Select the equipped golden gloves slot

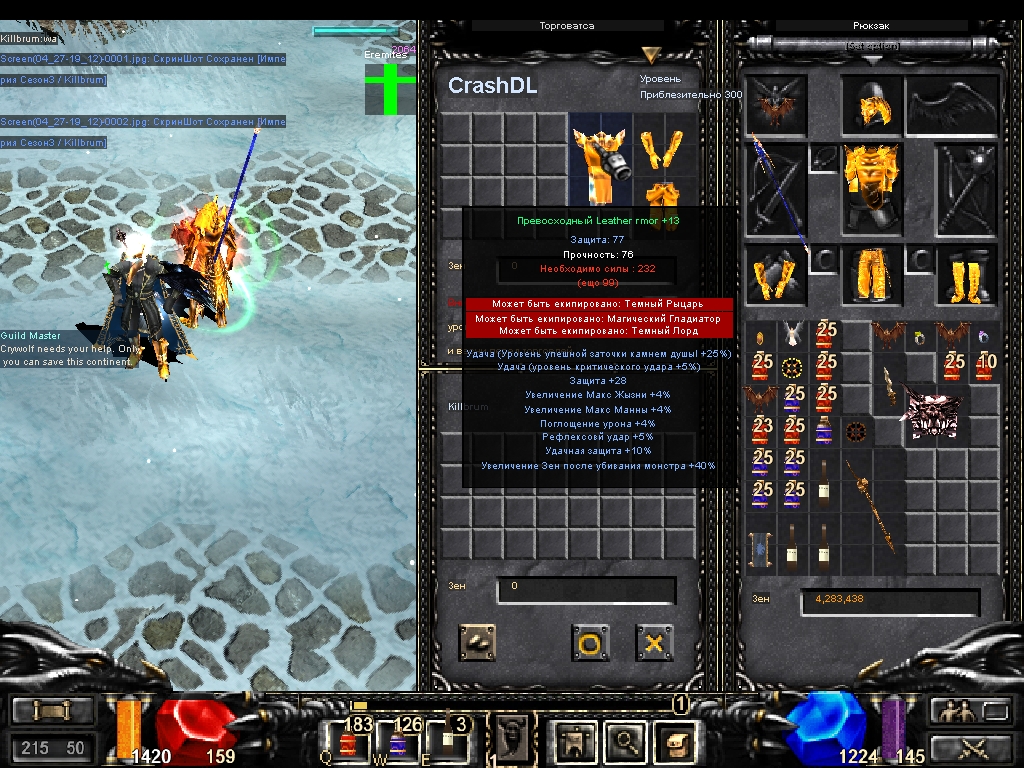775,274
